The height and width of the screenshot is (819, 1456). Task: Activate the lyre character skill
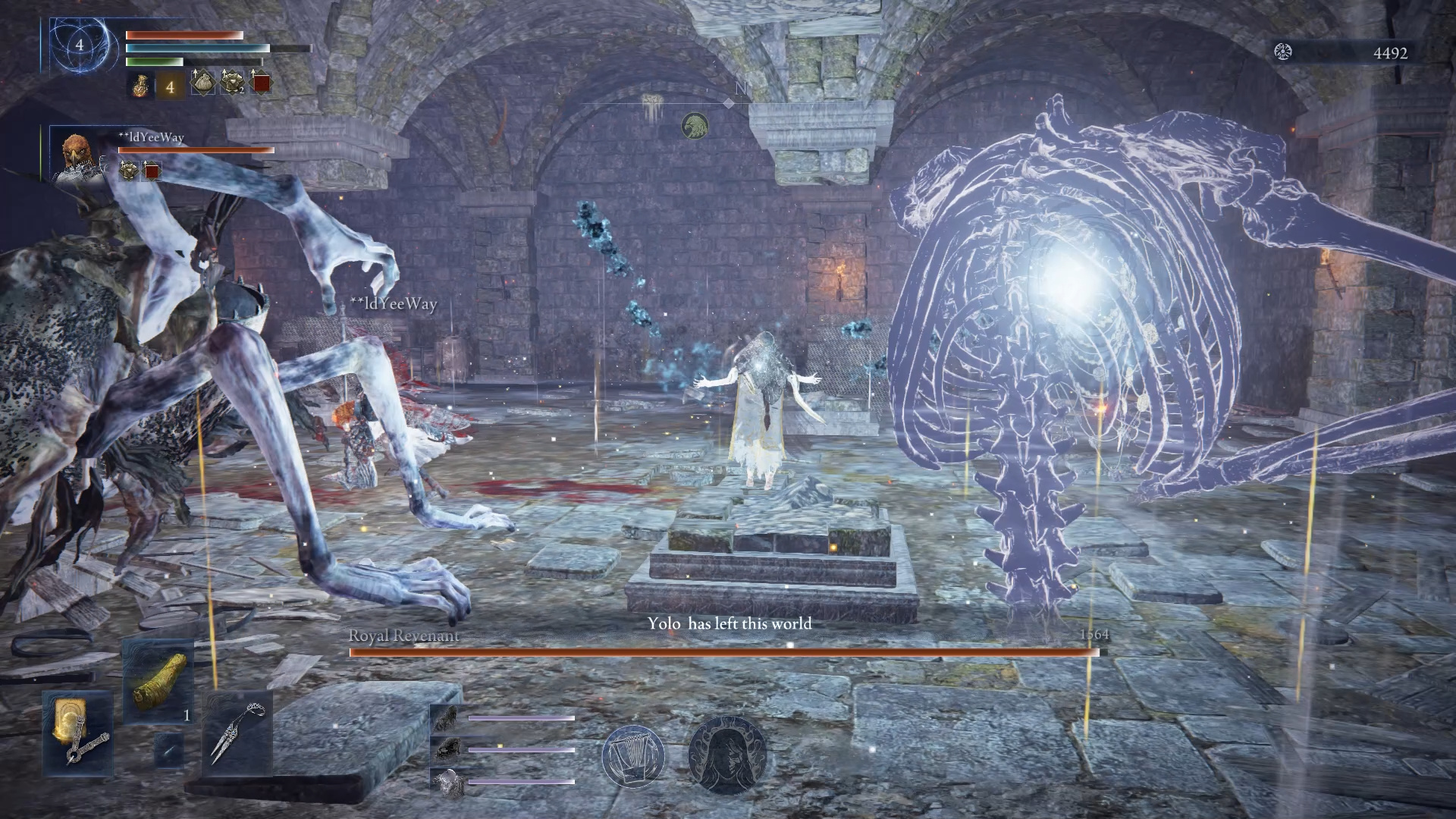pos(633,755)
